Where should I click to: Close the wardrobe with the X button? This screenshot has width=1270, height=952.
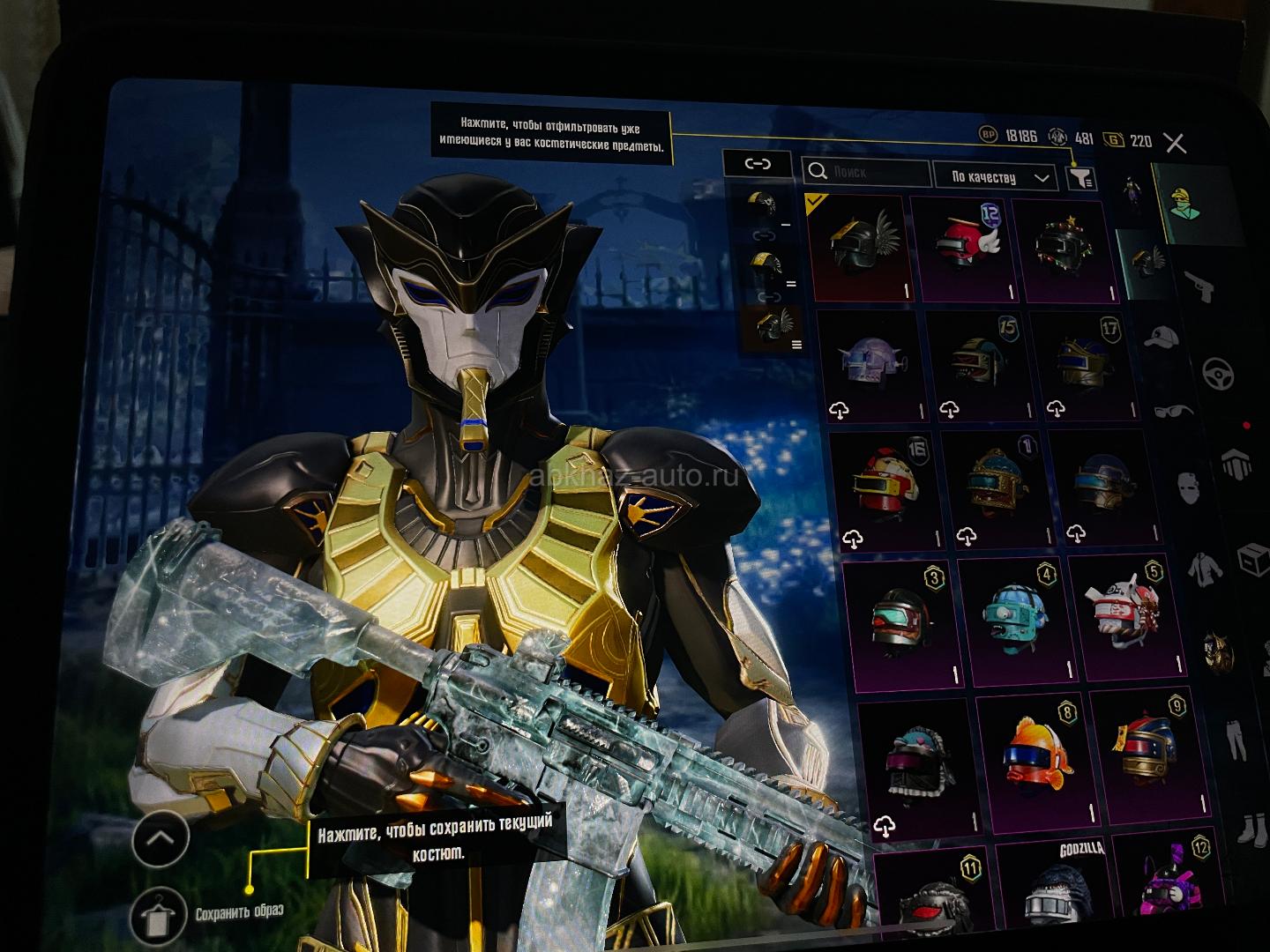pyautogui.click(x=1175, y=143)
